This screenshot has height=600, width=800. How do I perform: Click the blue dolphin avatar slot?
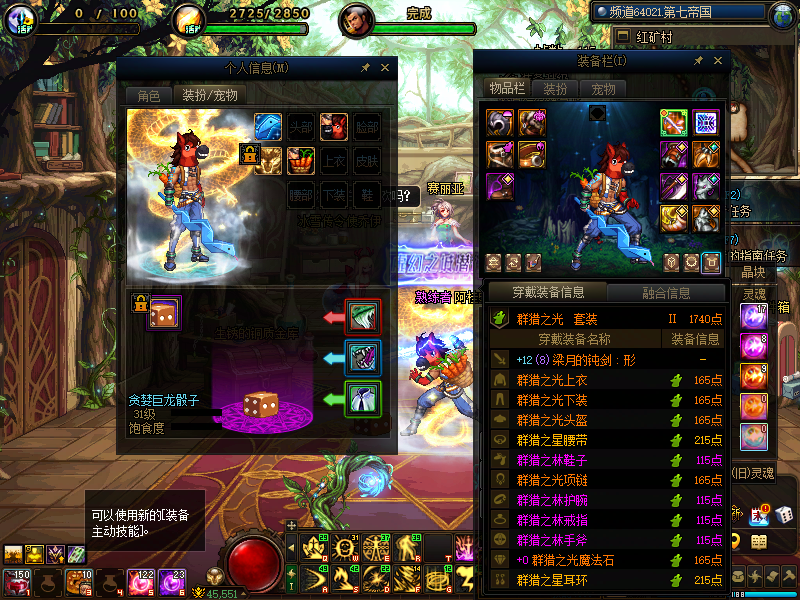pos(268,127)
